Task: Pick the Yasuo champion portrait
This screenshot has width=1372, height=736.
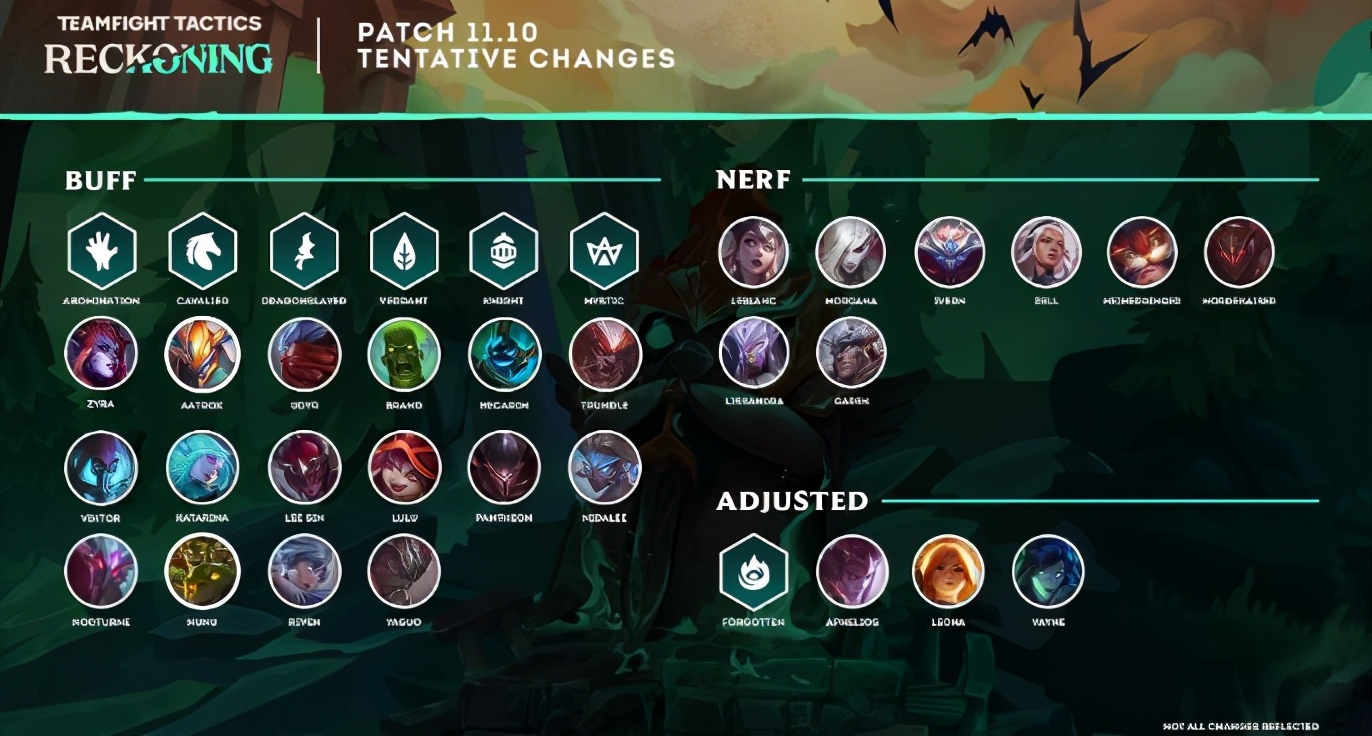Action: [x=404, y=571]
